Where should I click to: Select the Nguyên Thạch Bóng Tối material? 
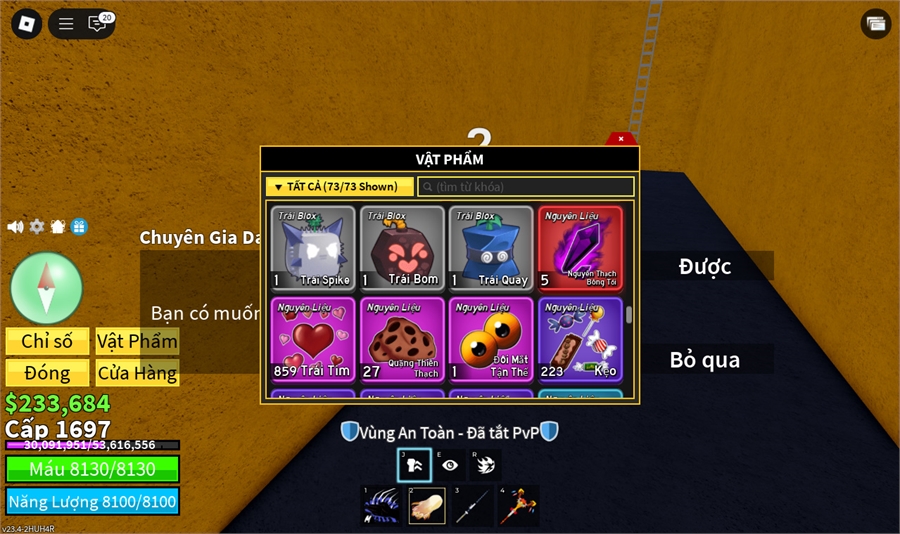580,248
